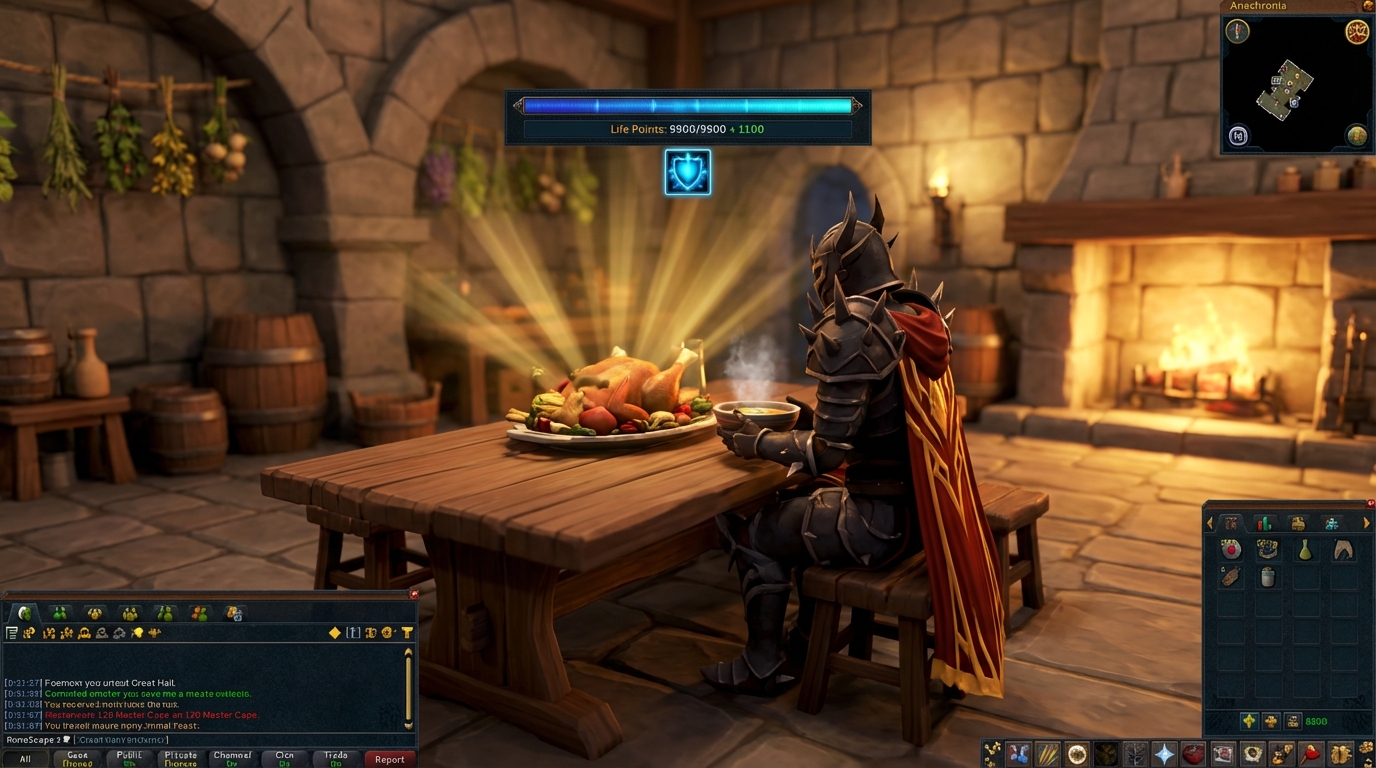Image resolution: width=1376 pixels, height=768 pixels.
Task: Click the glowing shield buff icon under the health bar
Action: point(688,171)
